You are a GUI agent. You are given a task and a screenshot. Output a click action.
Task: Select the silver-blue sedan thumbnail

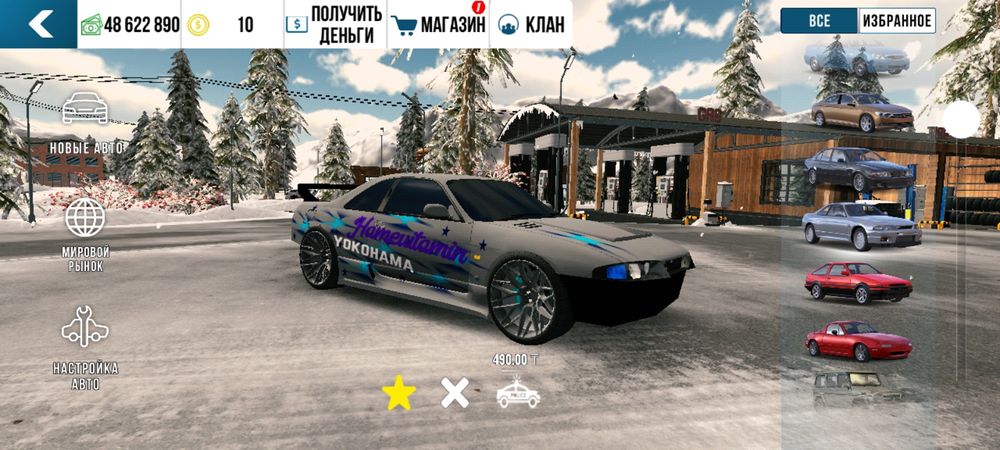(860, 225)
